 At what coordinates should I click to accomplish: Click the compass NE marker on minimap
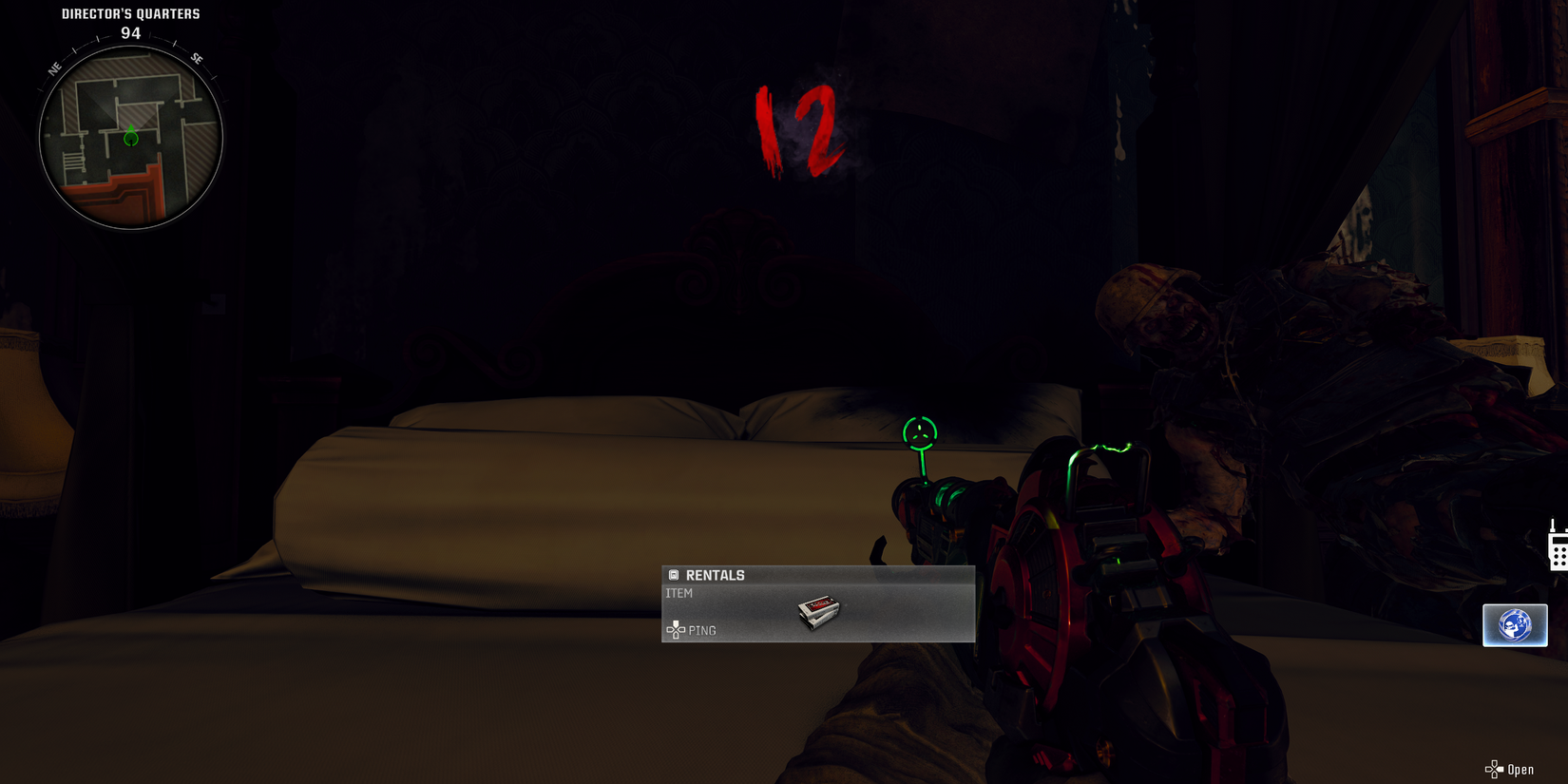(x=53, y=67)
